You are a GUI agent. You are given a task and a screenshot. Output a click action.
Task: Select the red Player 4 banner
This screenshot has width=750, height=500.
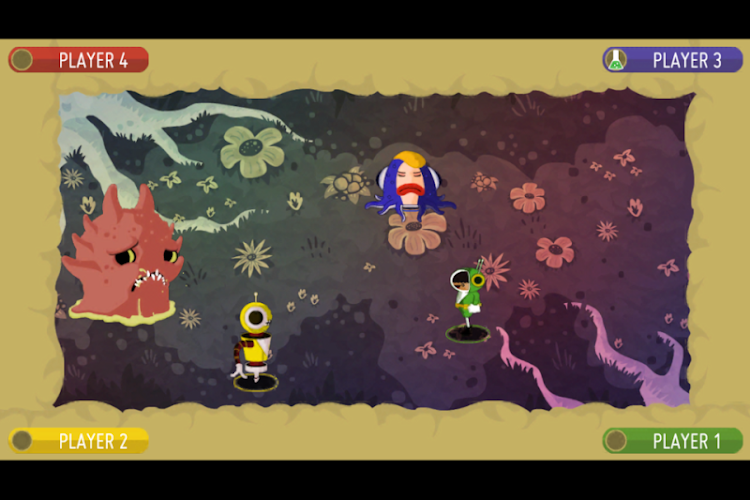tap(80, 60)
